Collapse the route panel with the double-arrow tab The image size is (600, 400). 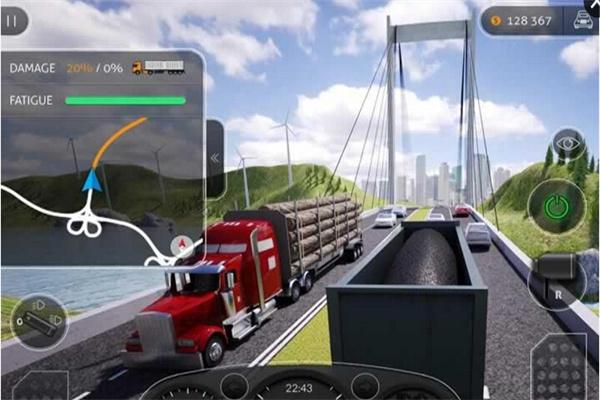[215, 158]
